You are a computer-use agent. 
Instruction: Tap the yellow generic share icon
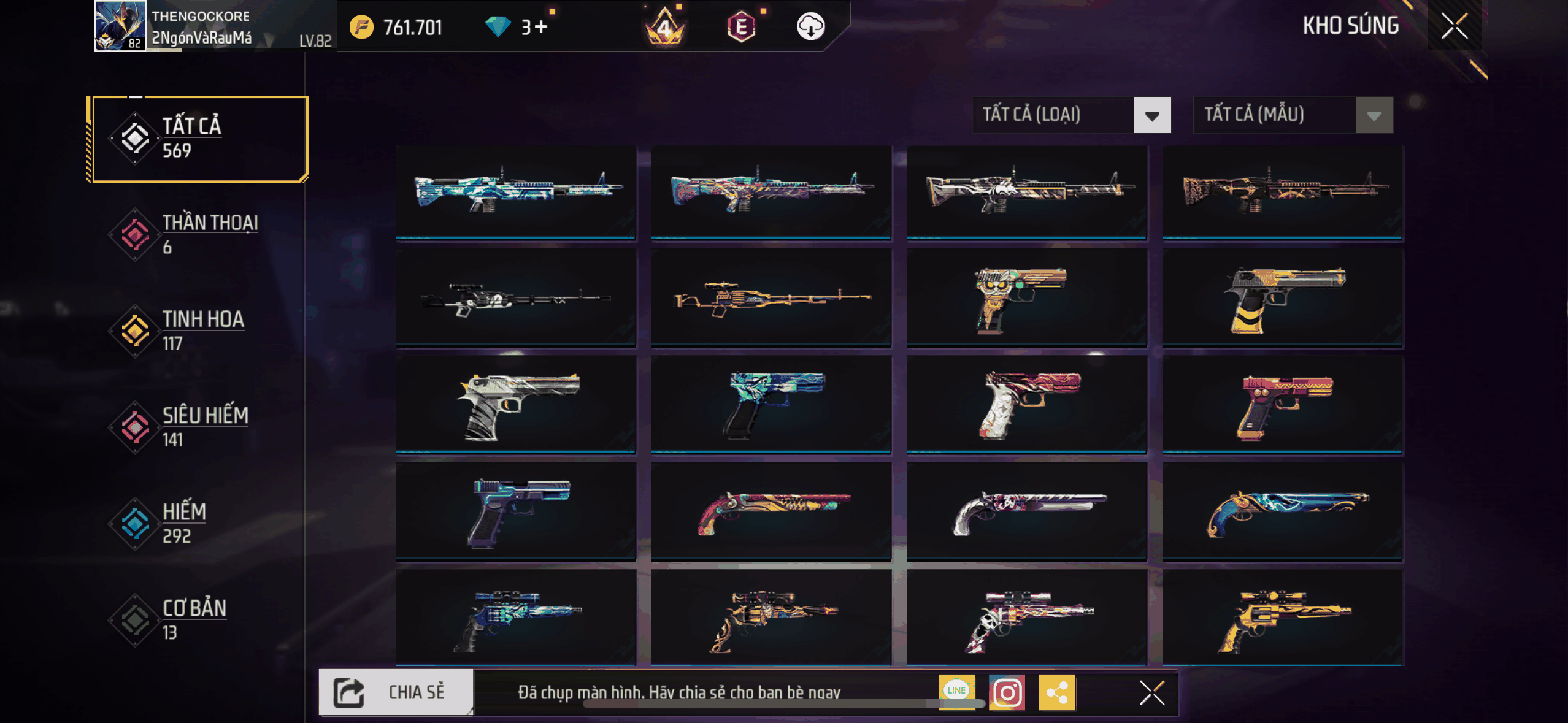(1056, 692)
